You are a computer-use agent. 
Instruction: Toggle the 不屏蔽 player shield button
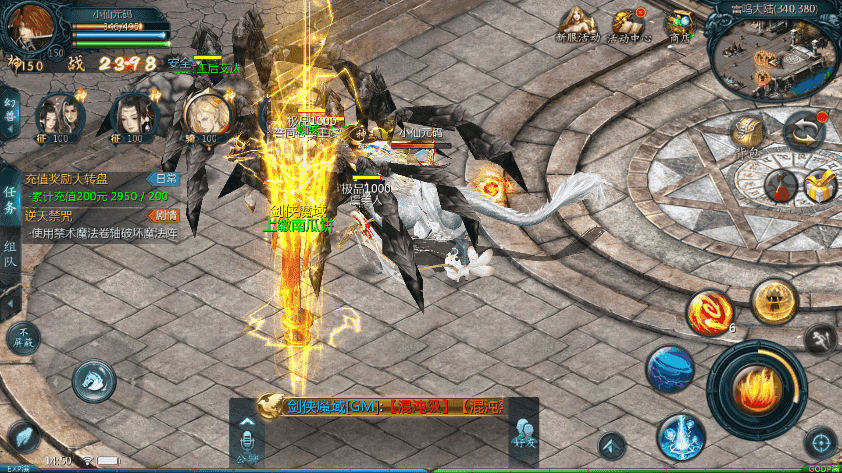(x=23, y=338)
